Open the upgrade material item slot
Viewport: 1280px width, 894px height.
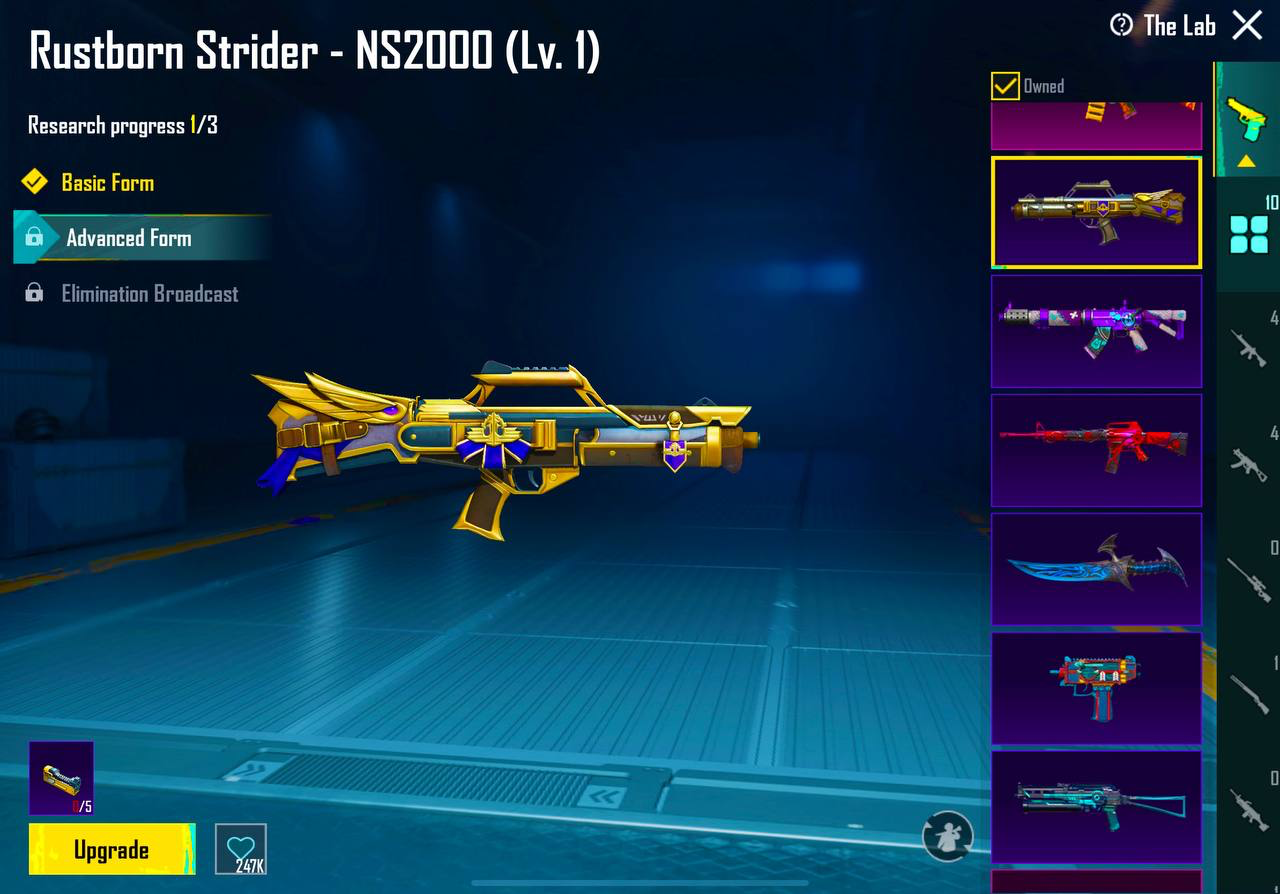tap(61, 777)
